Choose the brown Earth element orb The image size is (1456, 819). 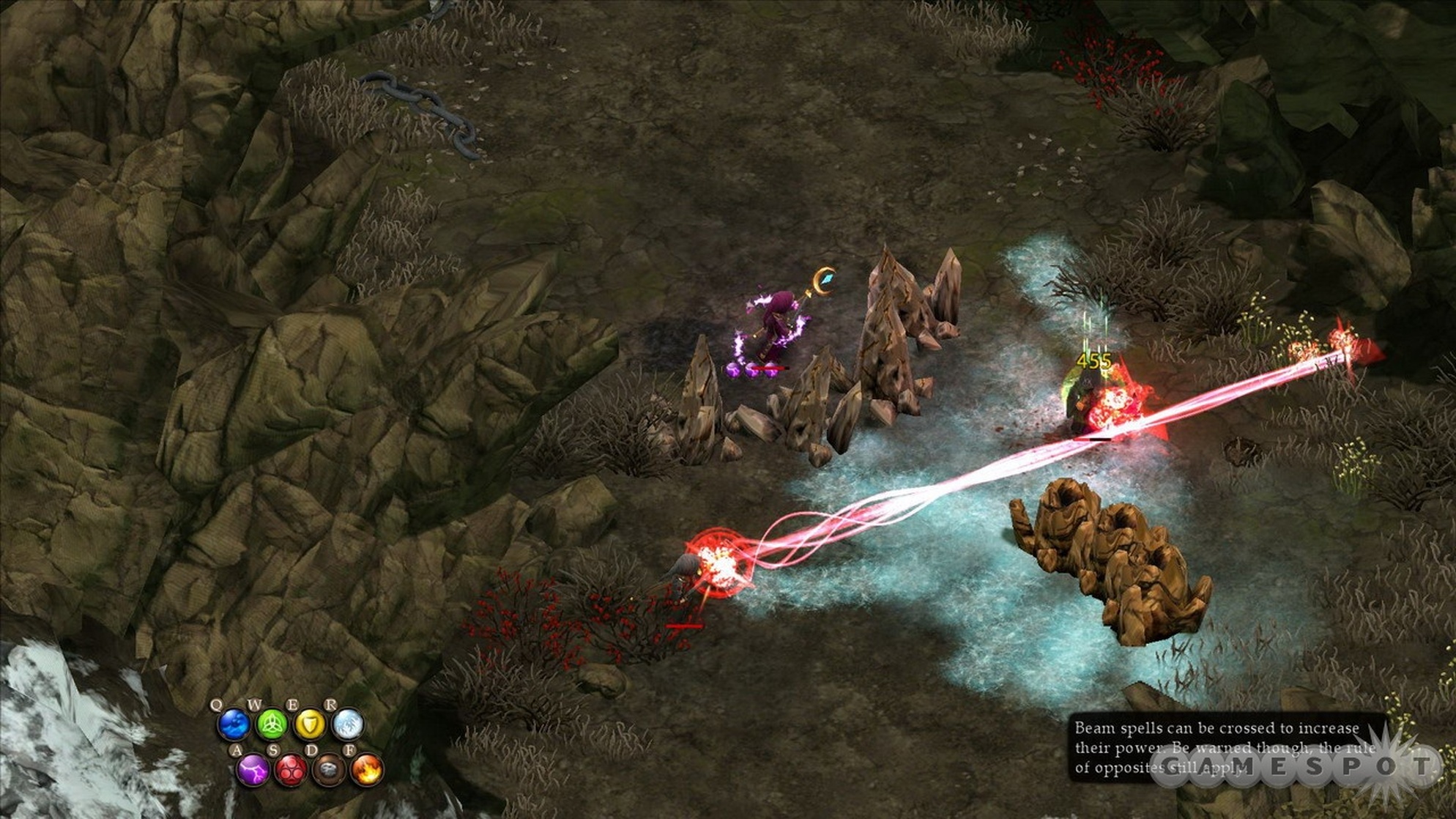[329, 771]
